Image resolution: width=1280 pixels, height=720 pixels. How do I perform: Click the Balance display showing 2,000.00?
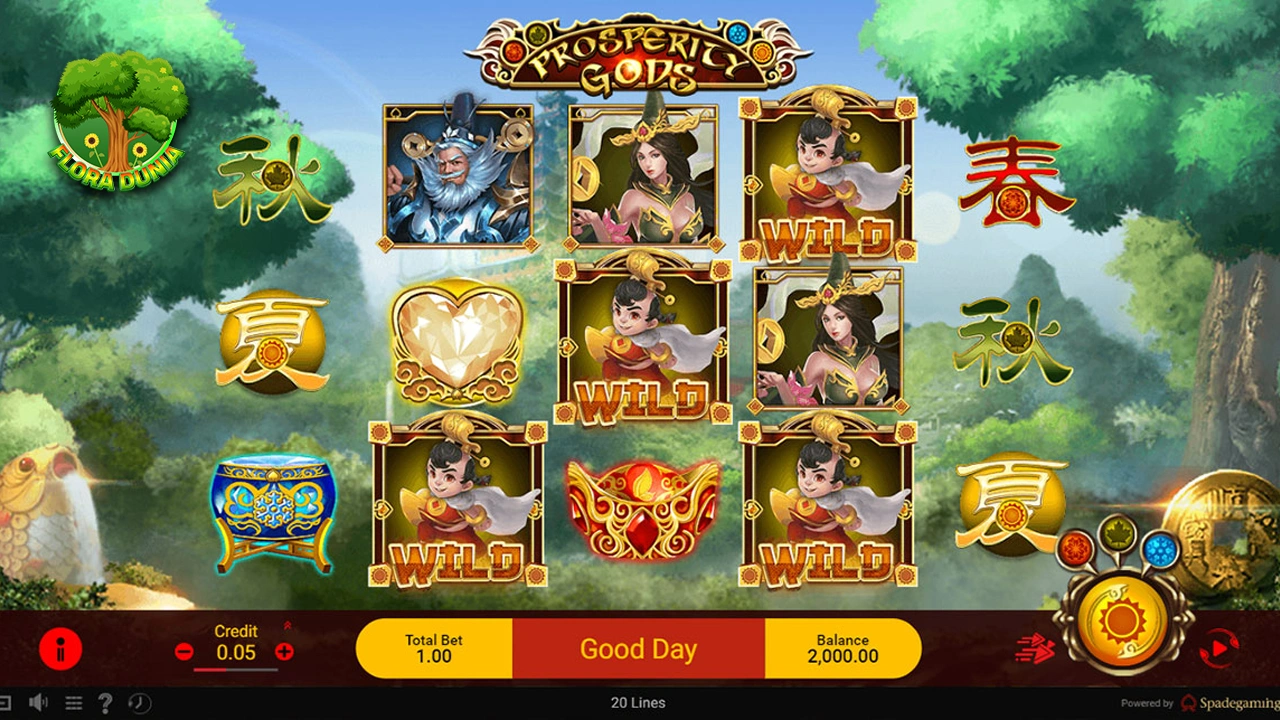pyautogui.click(x=843, y=648)
